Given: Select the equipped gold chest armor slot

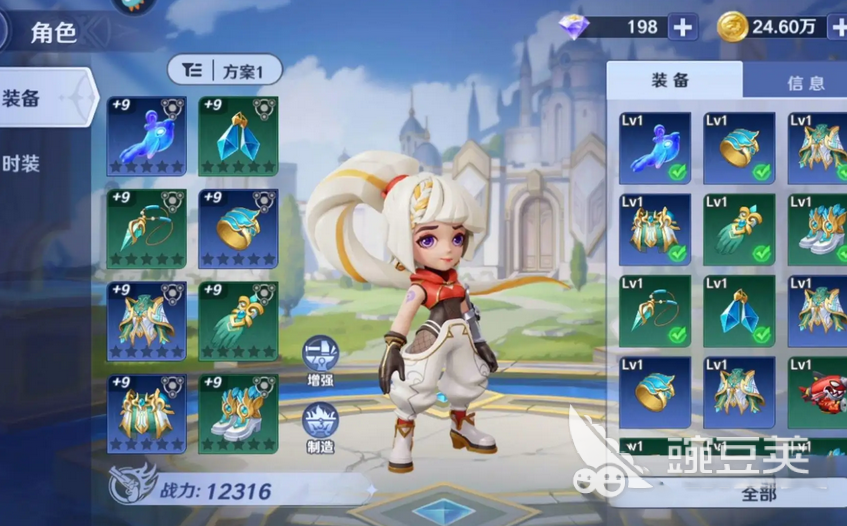Looking at the screenshot, I should click(x=146, y=412).
